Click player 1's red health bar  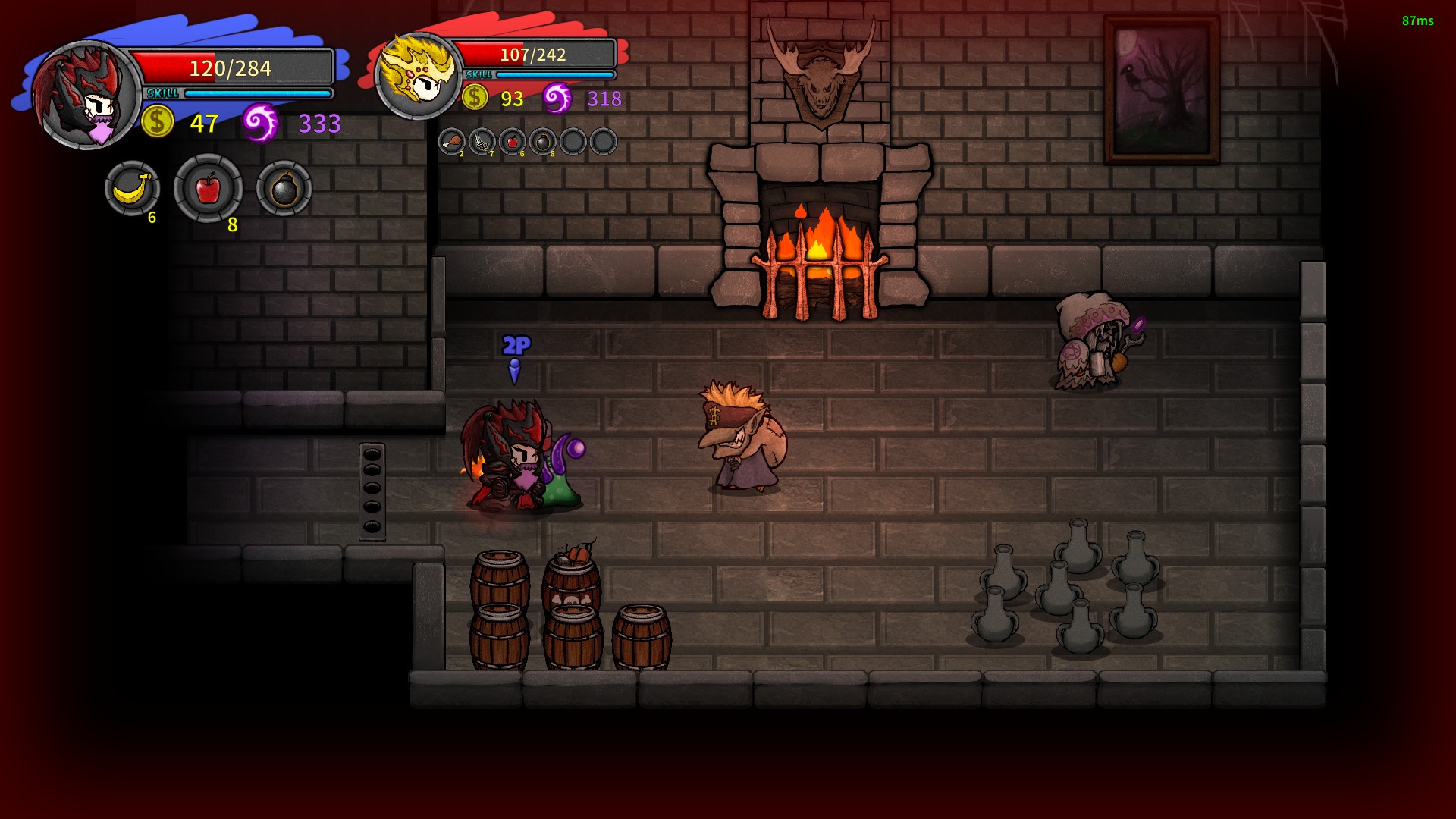(x=235, y=68)
